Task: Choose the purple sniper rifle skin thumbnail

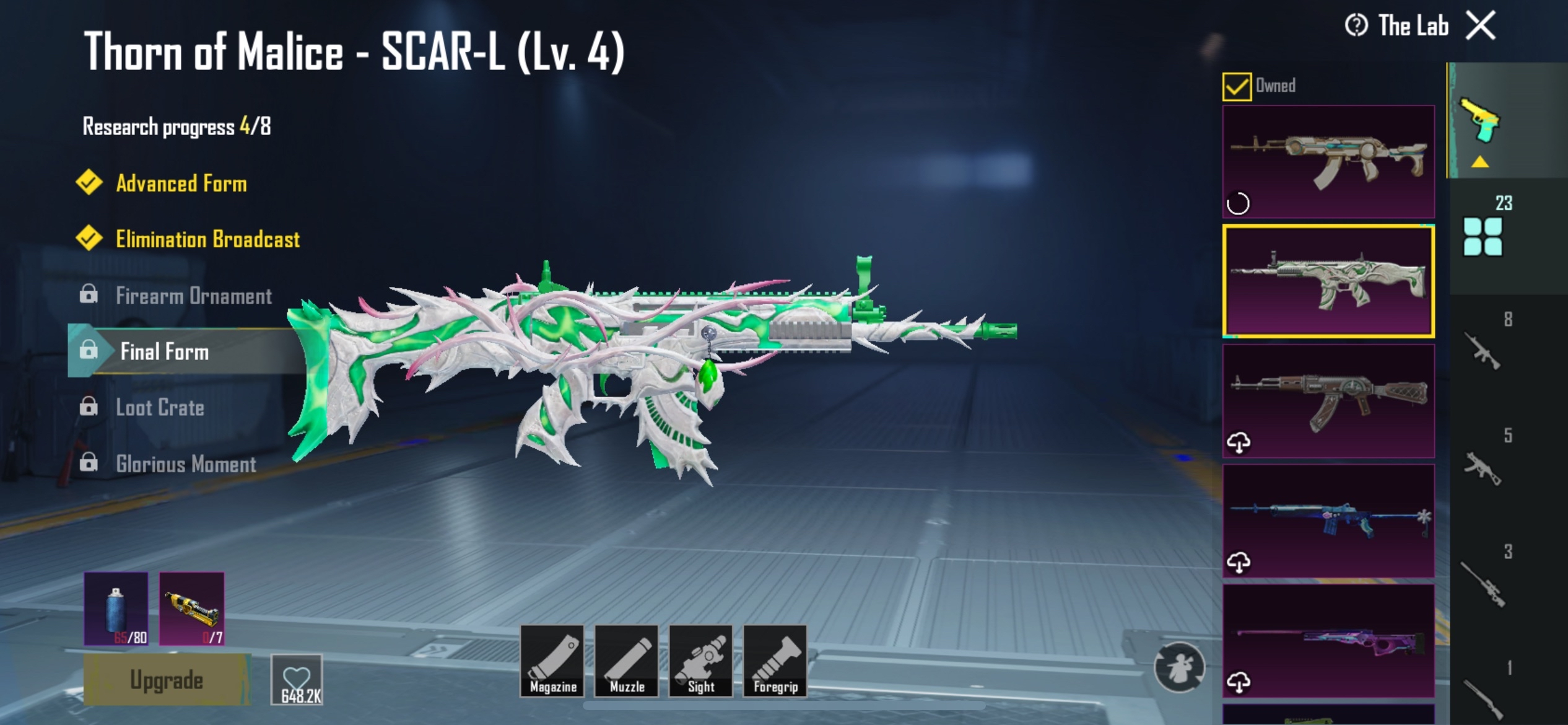Action: (1328, 641)
